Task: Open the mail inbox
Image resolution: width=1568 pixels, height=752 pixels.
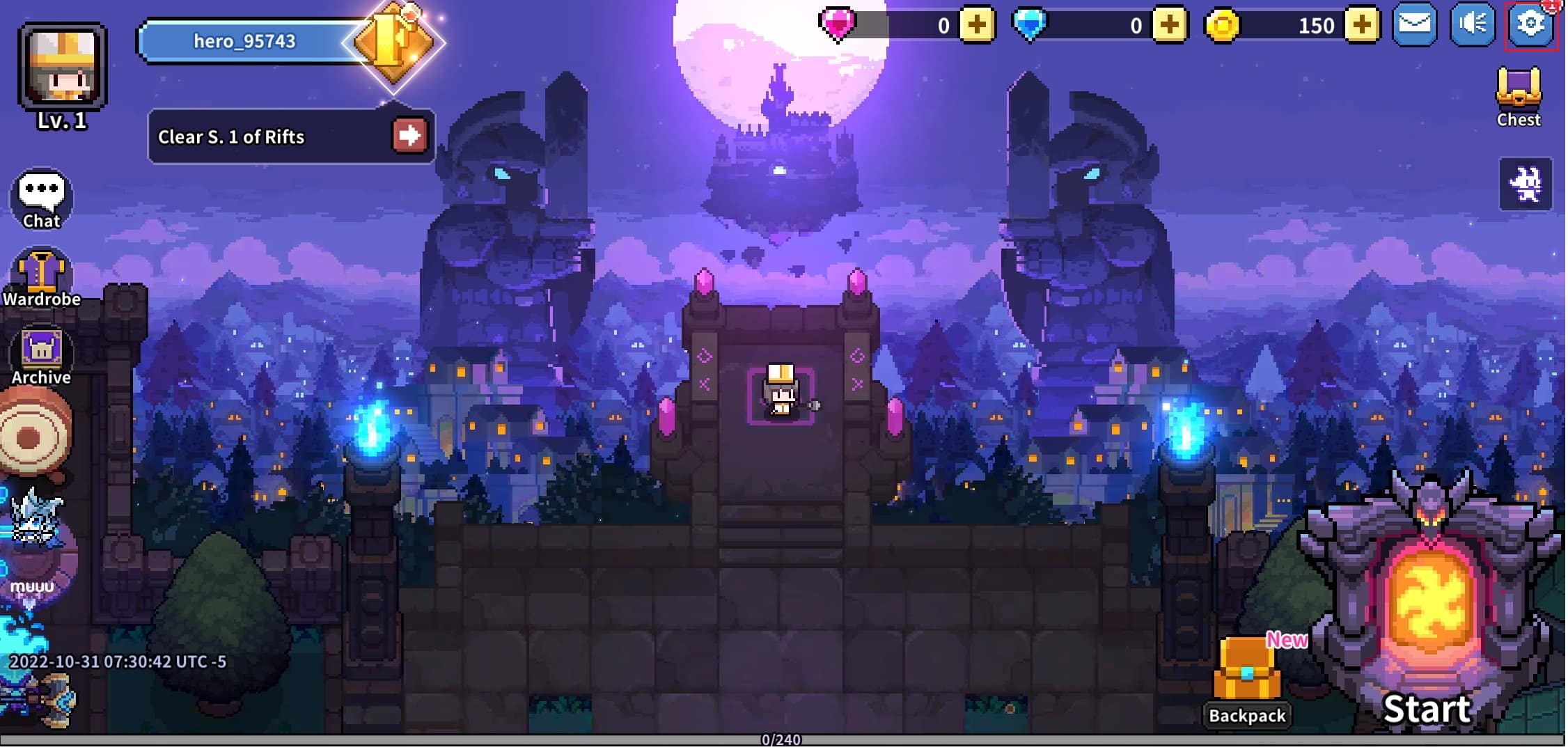Action: (x=1415, y=25)
